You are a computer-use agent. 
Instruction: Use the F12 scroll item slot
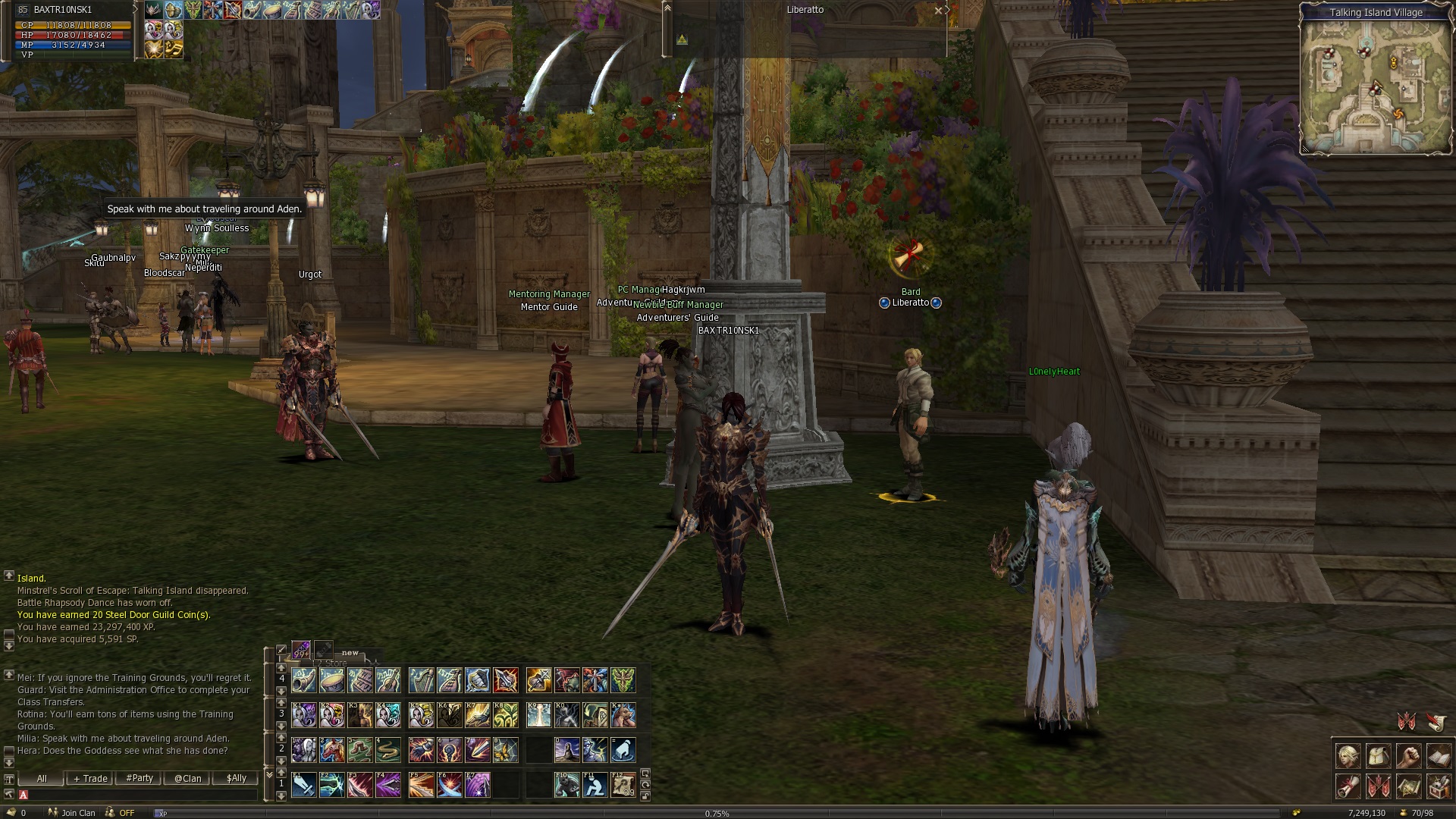pyautogui.click(x=623, y=785)
